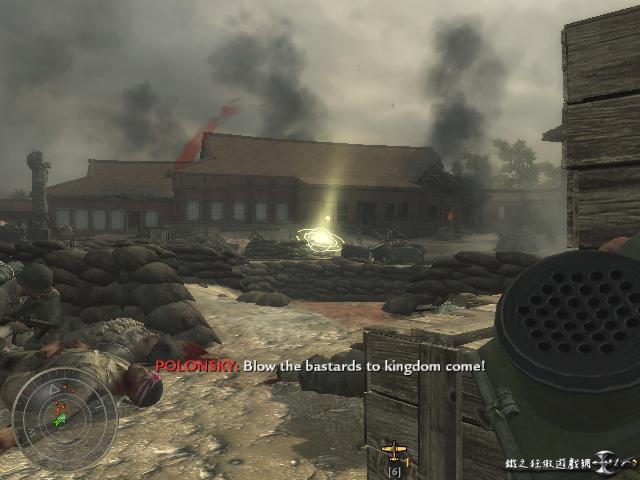Viewport: 640px width, 480px height.
Task: Select the airstrike plane icon
Action: click(394, 450)
